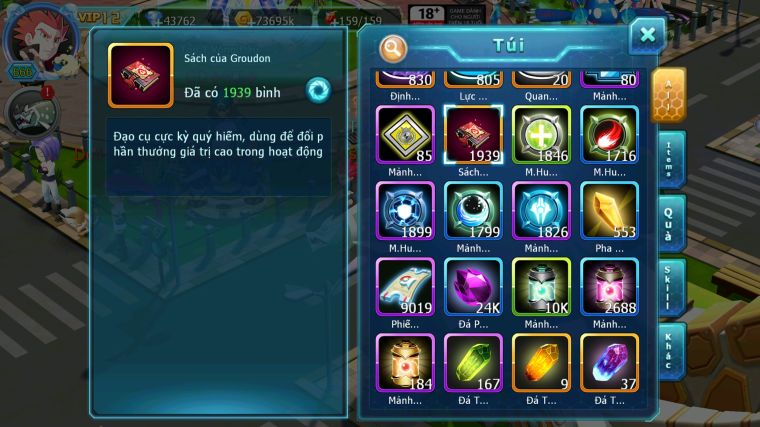Pick the yellow crystal slot with 553
Viewport: 760px width, 427px height.
tap(609, 211)
